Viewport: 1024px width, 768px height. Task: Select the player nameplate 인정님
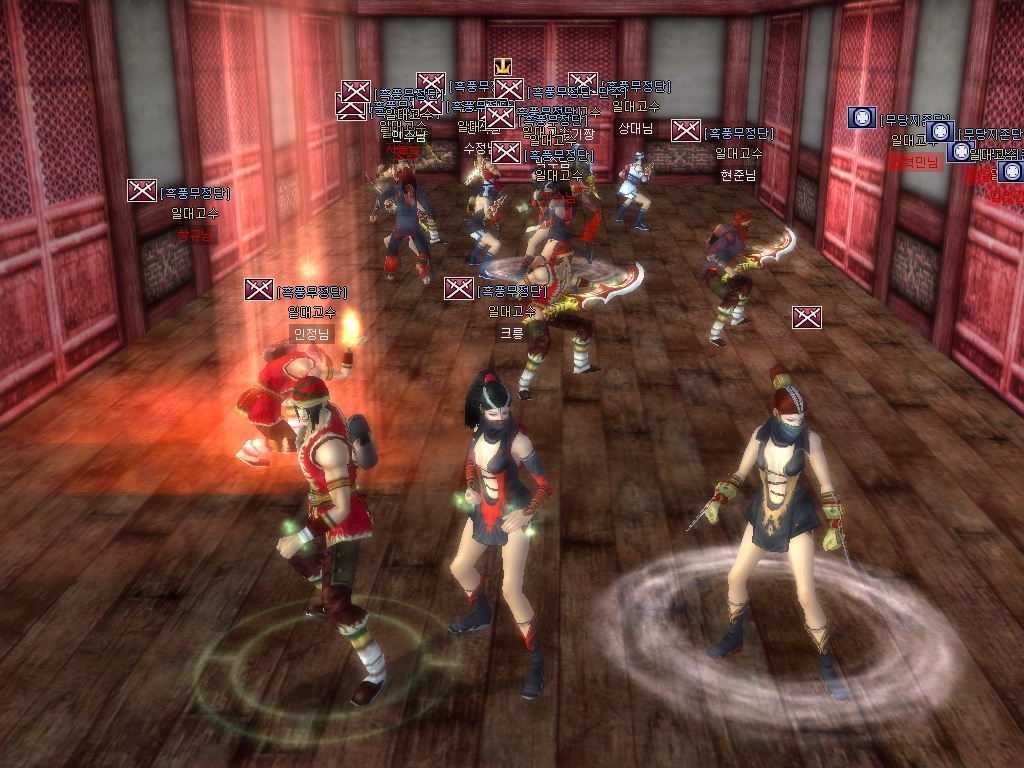(310, 334)
